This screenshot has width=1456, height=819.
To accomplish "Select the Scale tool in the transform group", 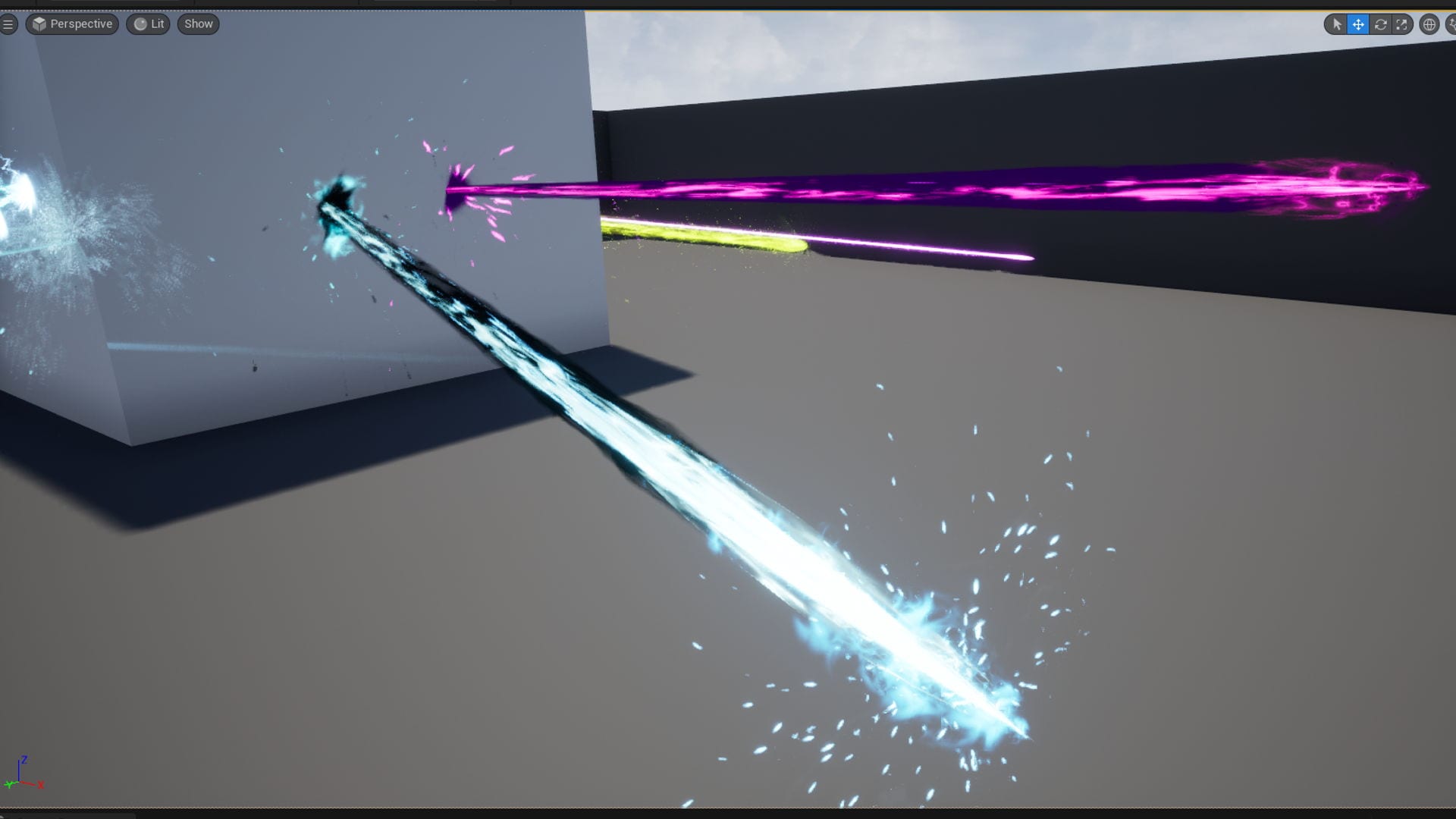I will coord(1401,24).
